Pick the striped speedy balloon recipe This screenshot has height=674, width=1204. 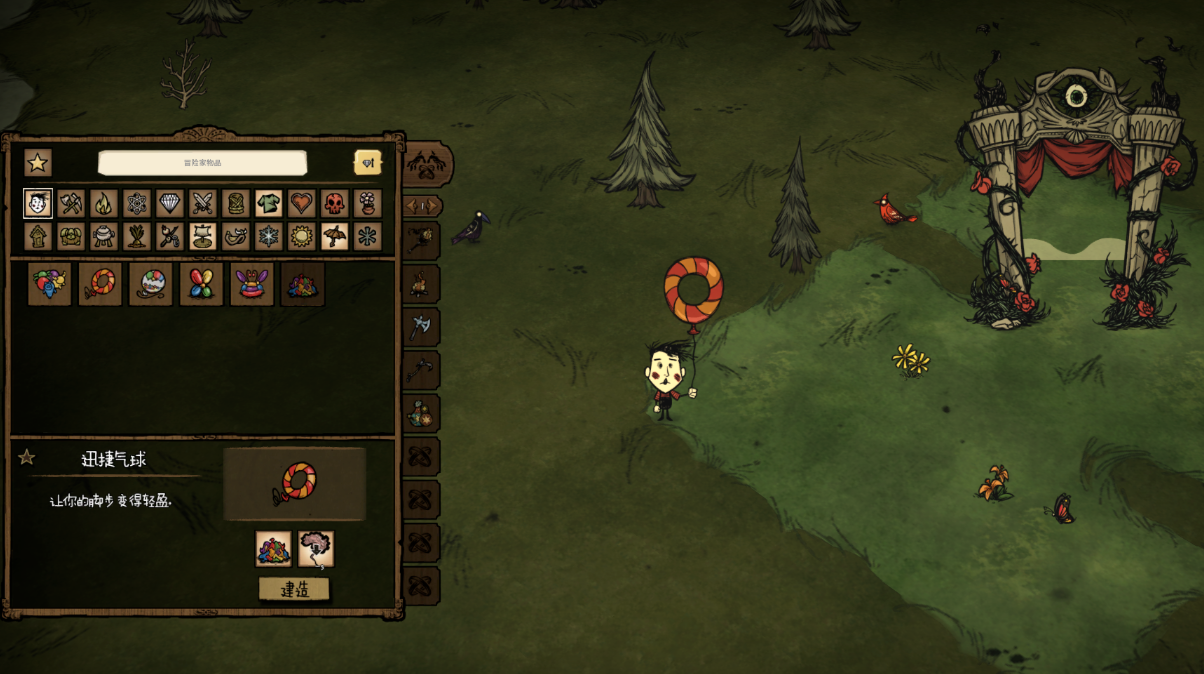(x=100, y=284)
